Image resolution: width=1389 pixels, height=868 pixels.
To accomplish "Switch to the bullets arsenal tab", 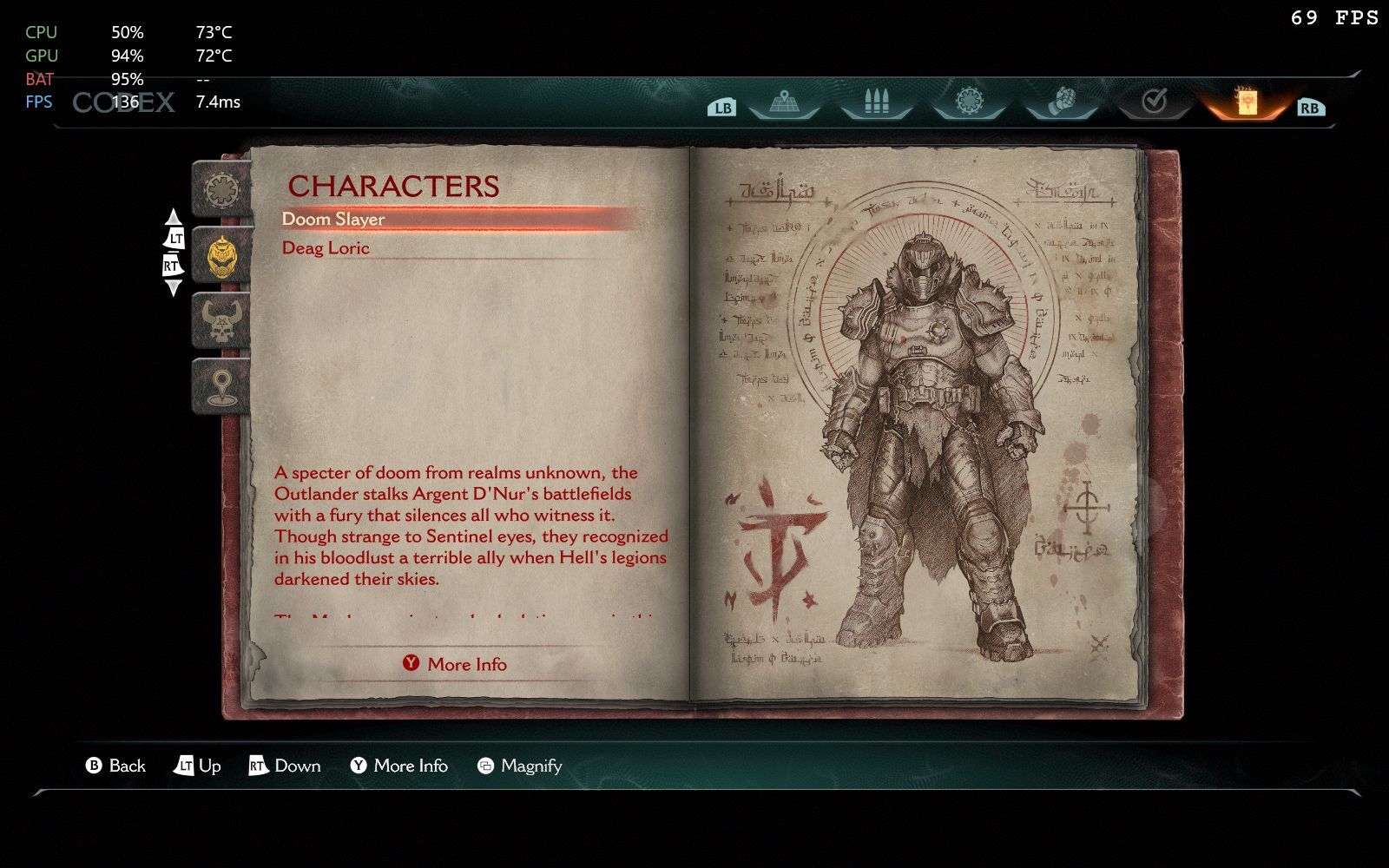I will 876,103.
